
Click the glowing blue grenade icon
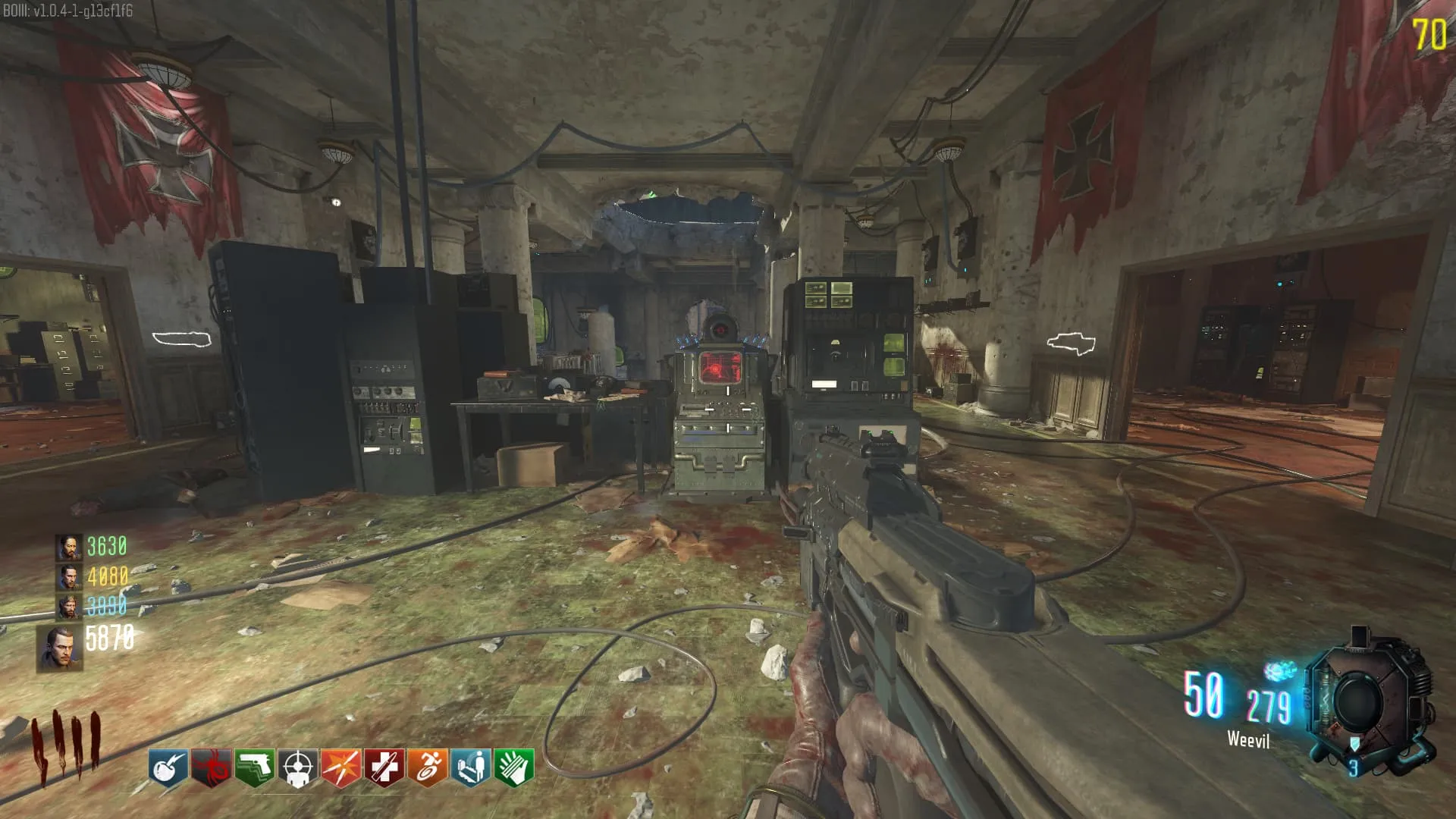1281,671
